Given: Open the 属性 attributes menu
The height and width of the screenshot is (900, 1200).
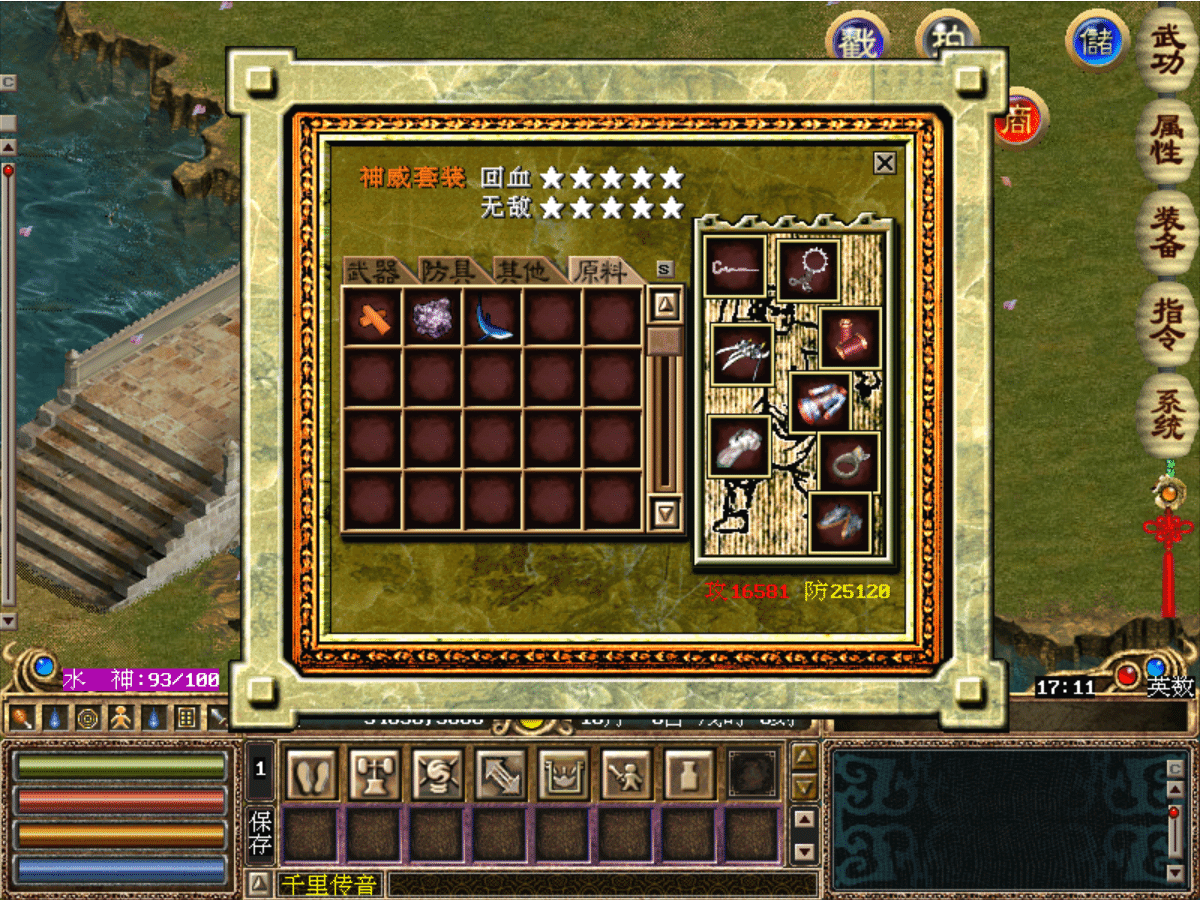Looking at the screenshot, I should [x=1167, y=140].
